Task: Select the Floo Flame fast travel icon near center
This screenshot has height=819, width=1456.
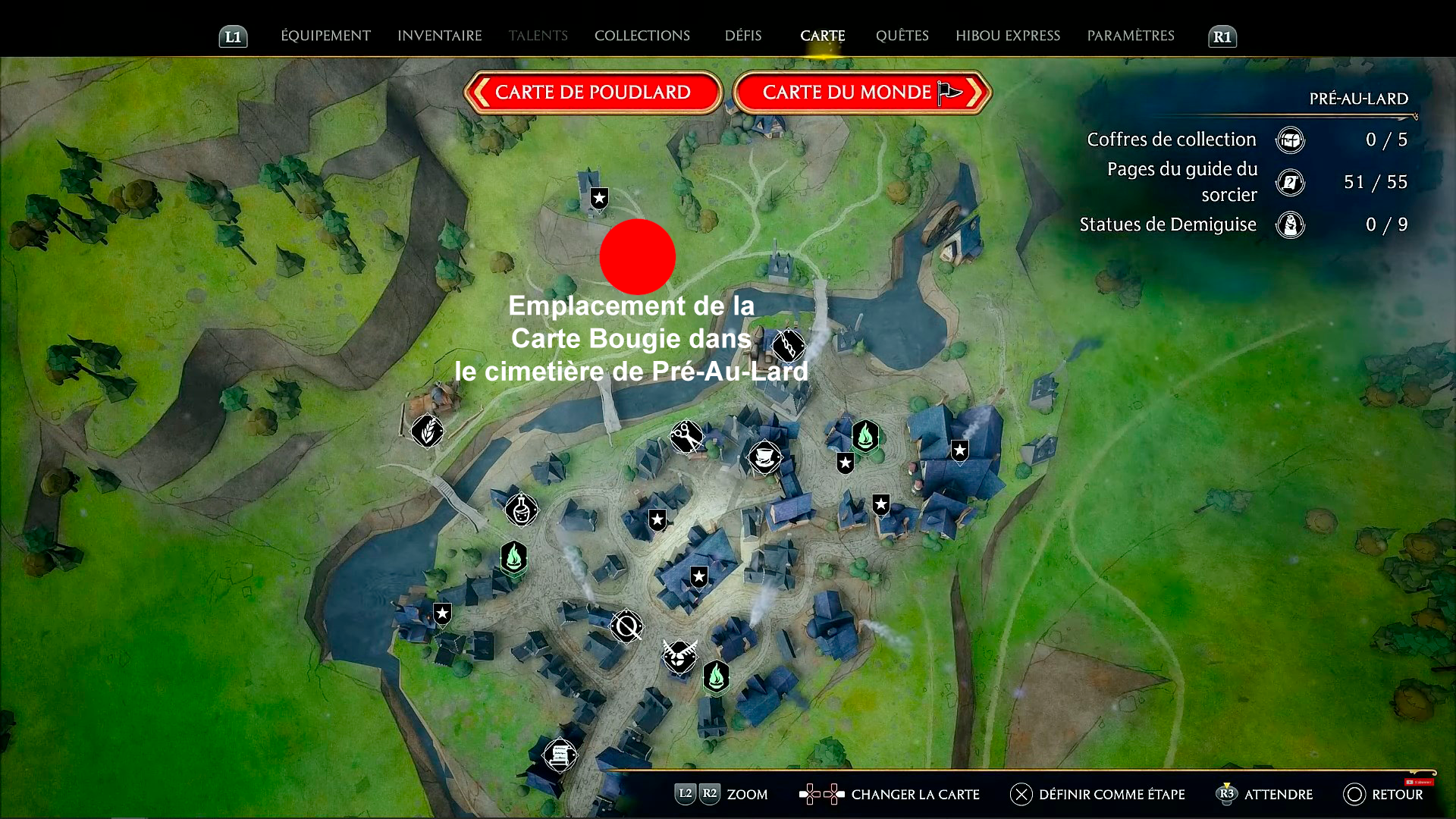Action: coord(865,436)
